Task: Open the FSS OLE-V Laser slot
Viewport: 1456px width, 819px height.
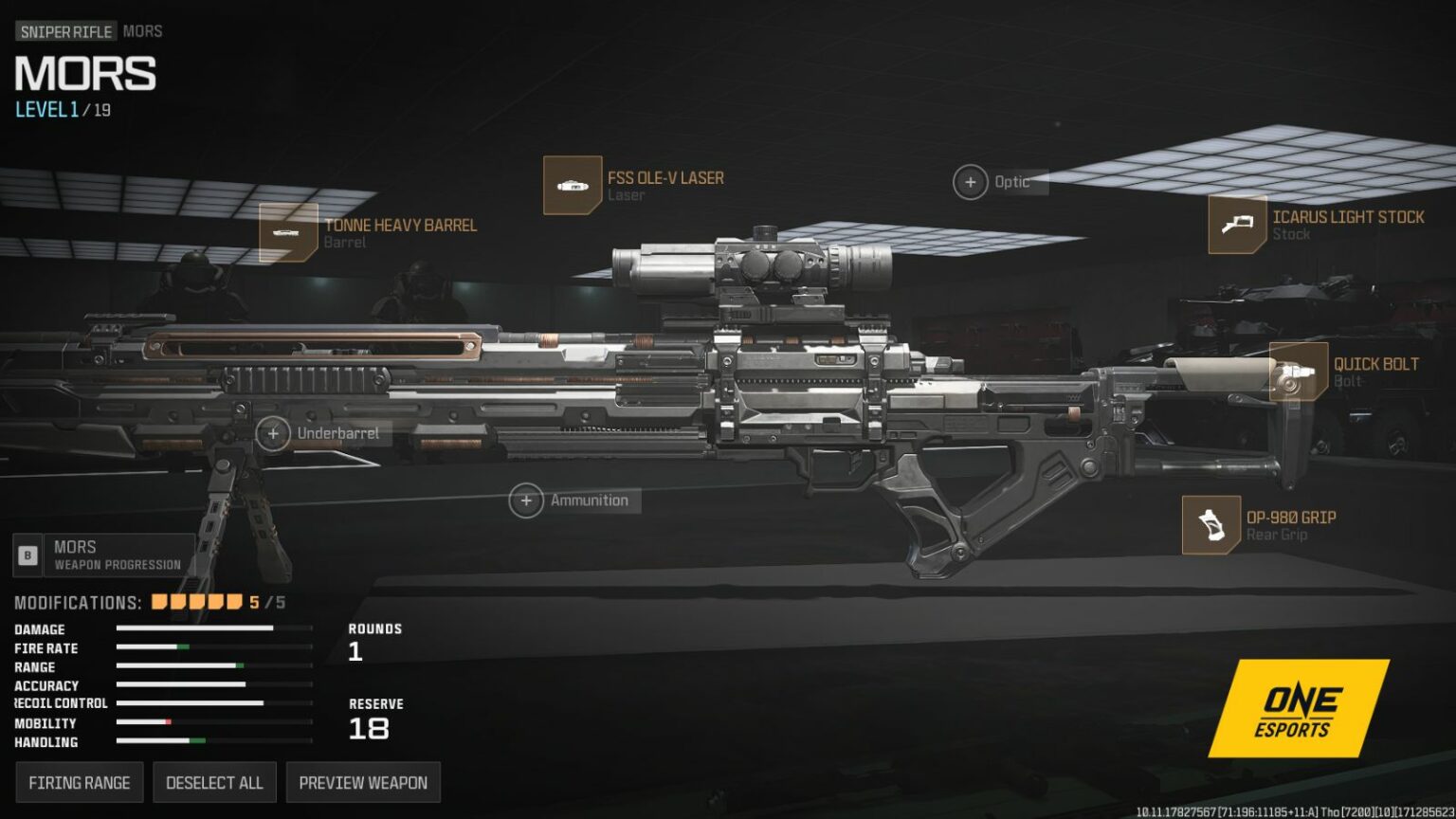Action: tap(573, 186)
